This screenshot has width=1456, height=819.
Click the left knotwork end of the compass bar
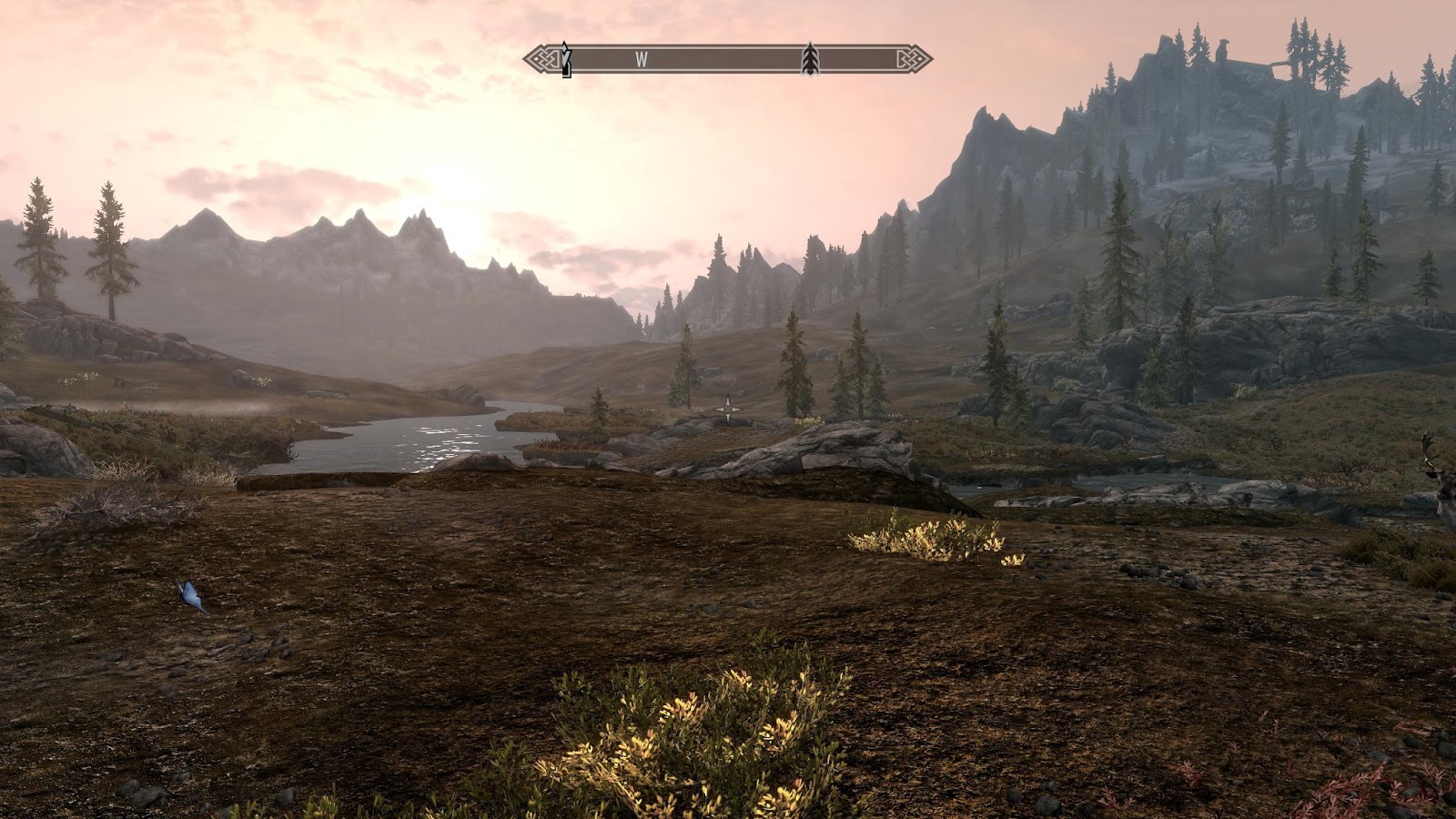click(539, 58)
